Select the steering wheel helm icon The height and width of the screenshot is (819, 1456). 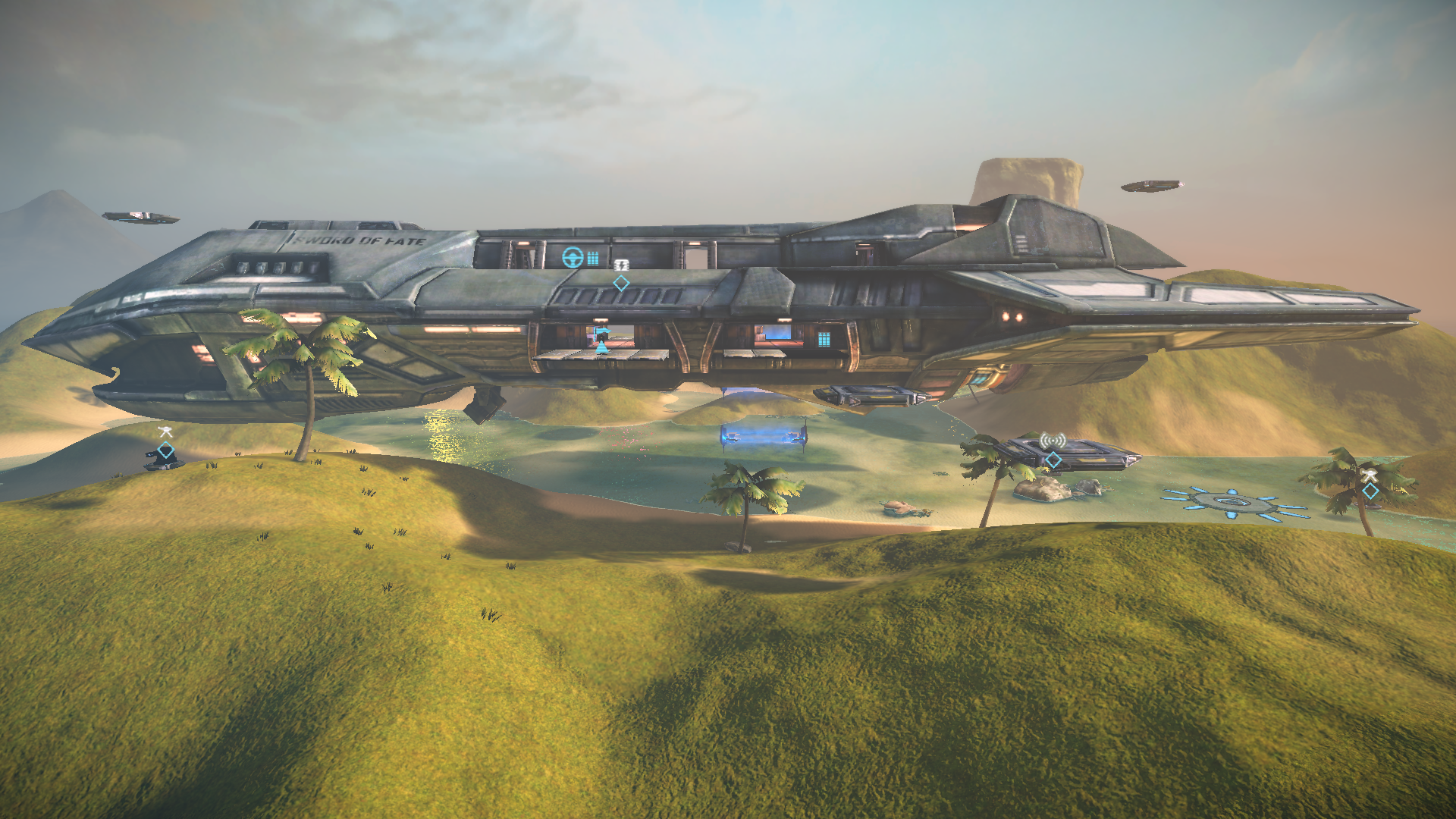tap(573, 258)
